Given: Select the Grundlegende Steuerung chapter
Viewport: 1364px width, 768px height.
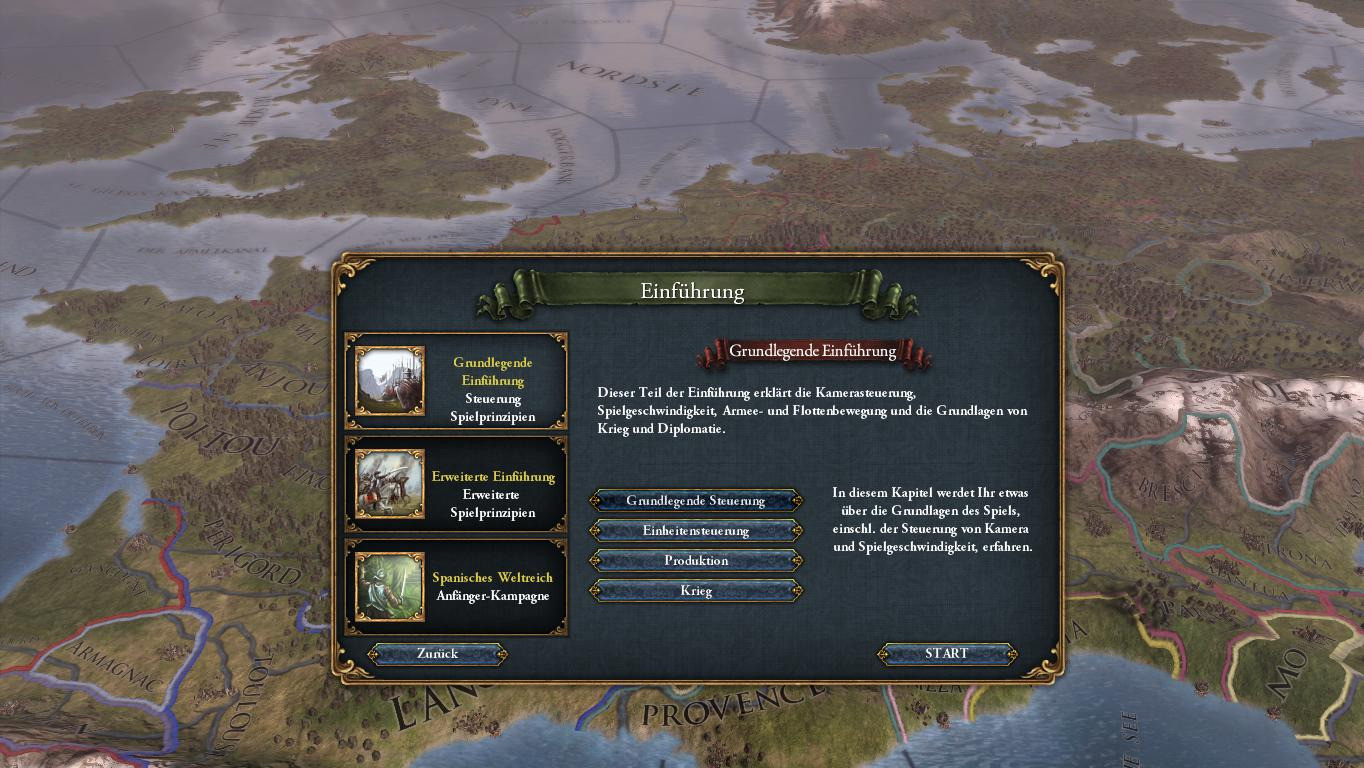Looking at the screenshot, I should [696, 501].
